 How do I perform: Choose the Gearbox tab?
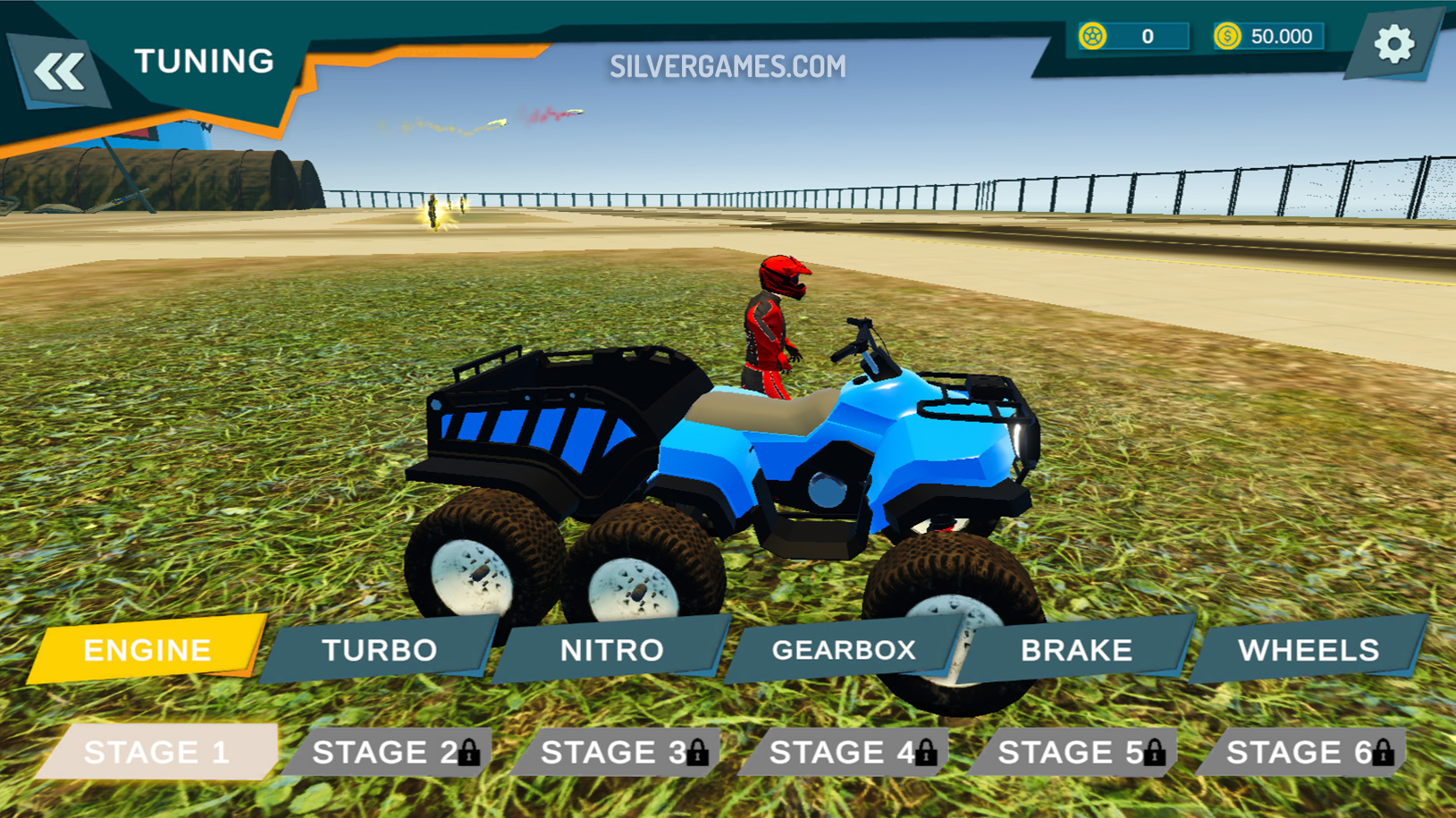[844, 650]
